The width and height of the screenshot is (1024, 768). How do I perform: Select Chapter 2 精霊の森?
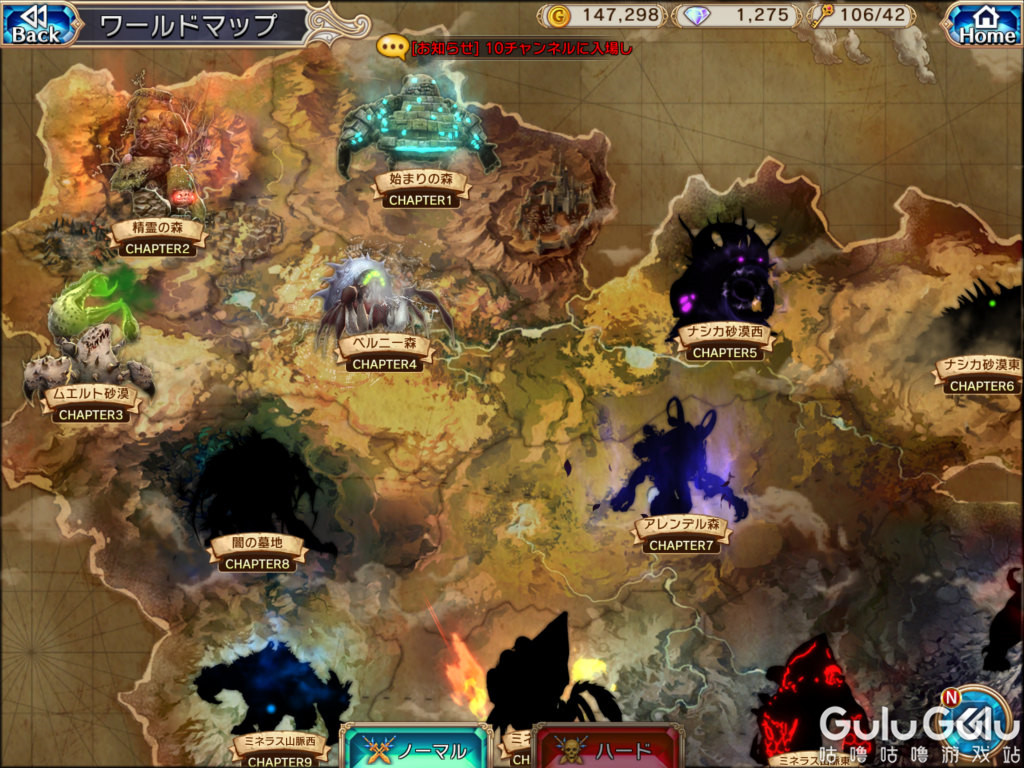click(x=158, y=238)
